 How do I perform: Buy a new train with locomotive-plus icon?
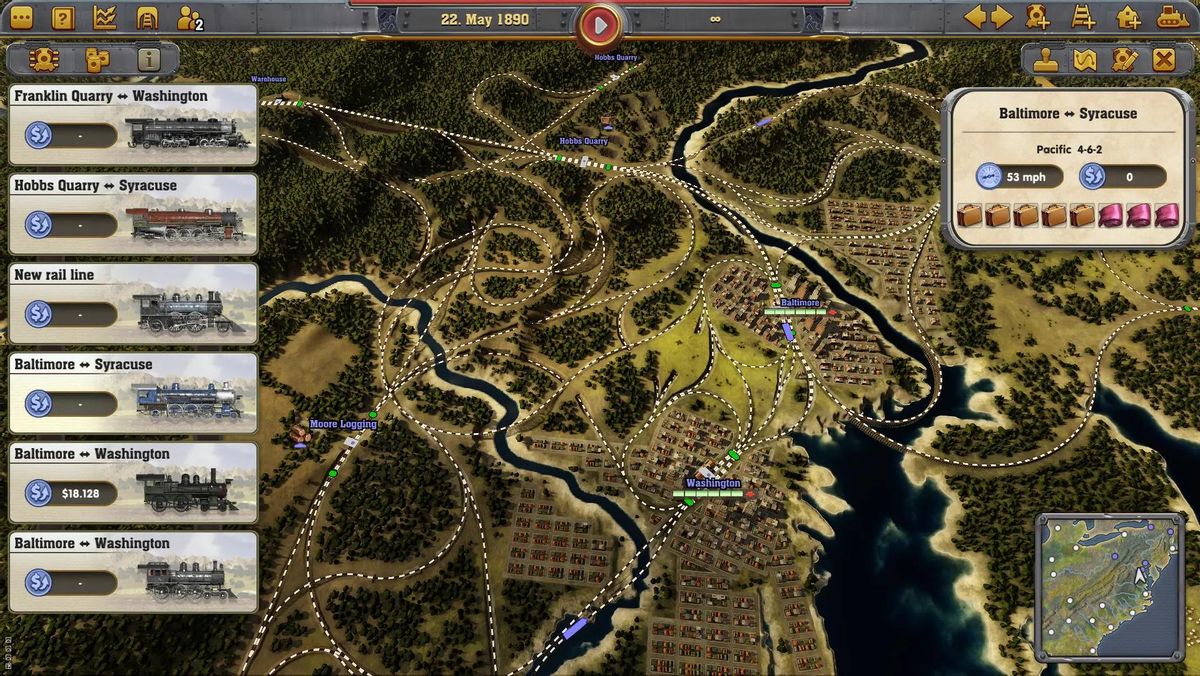click(x=1038, y=18)
